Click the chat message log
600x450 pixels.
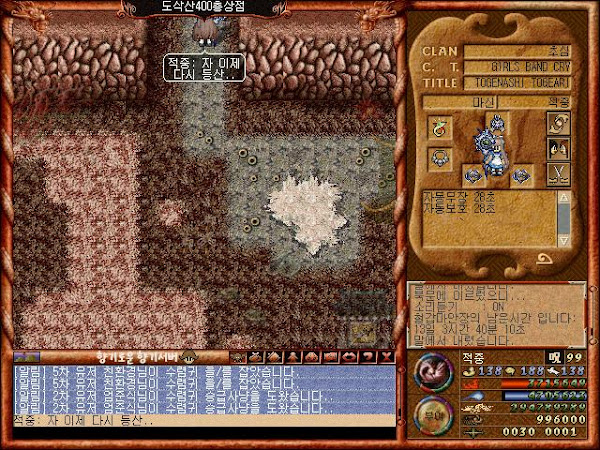click(200, 388)
